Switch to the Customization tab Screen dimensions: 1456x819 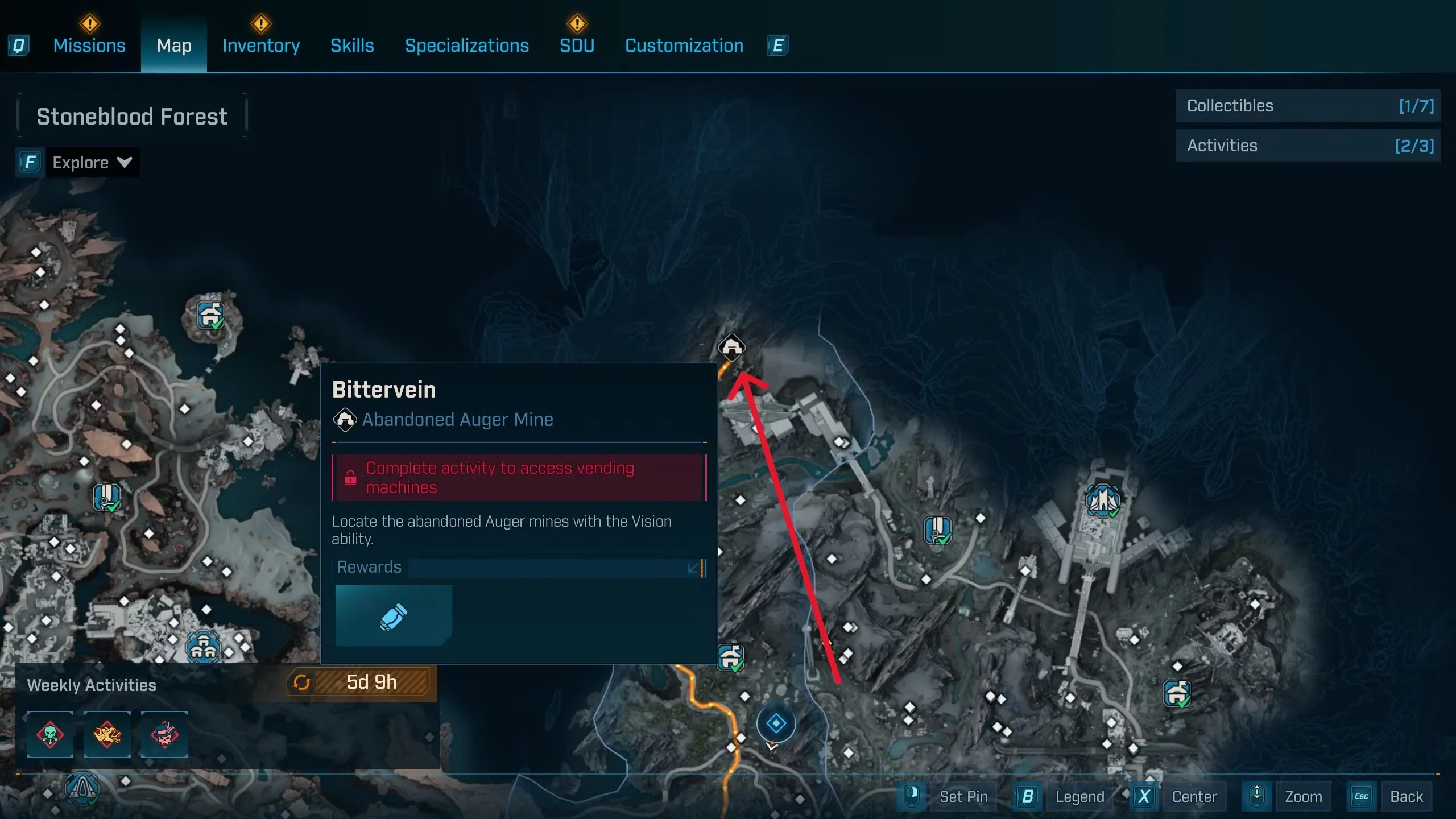tap(684, 45)
